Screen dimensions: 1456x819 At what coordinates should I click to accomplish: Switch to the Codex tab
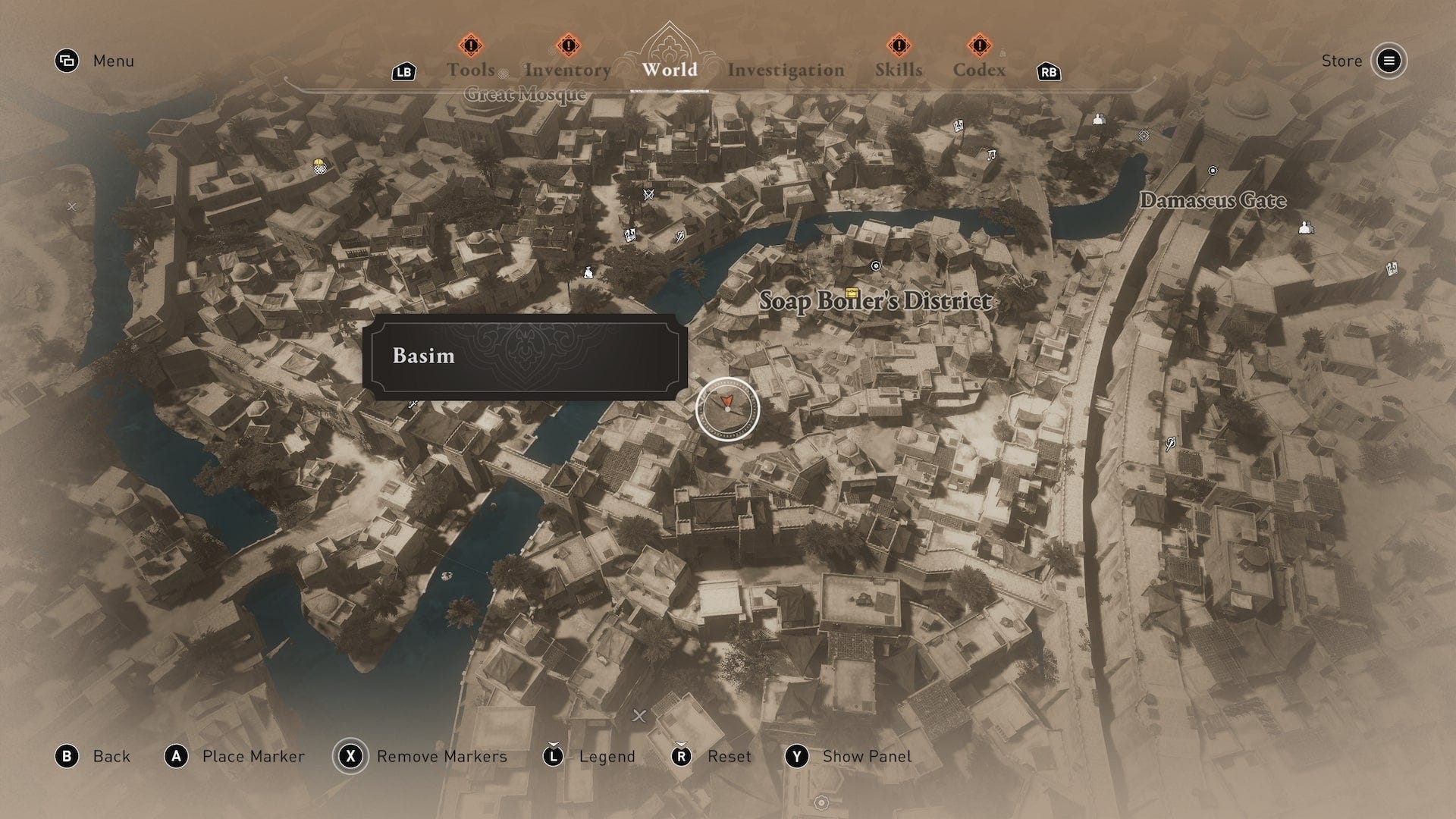pyautogui.click(x=979, y=69)
